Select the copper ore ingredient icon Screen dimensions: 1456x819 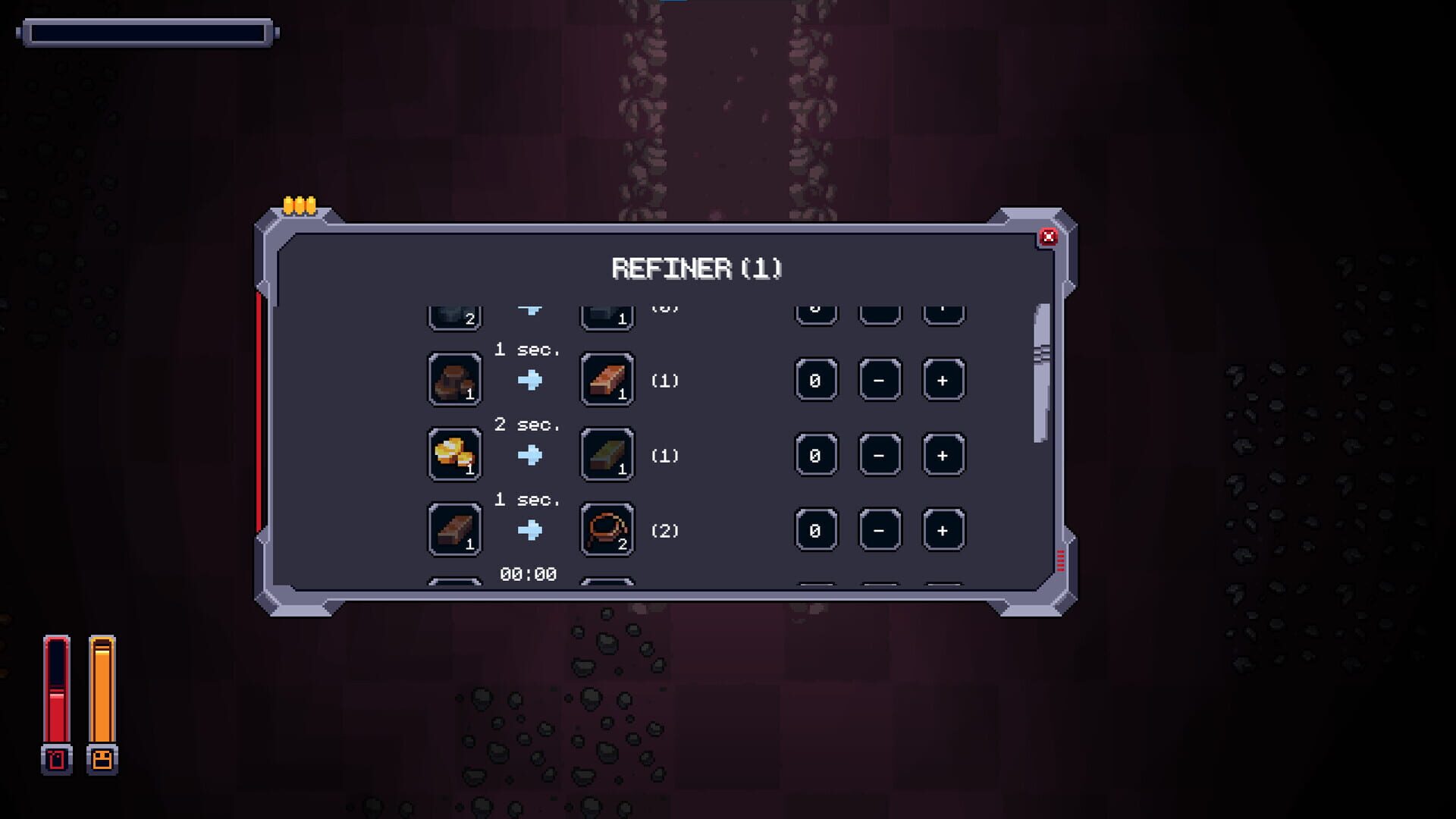453,379
